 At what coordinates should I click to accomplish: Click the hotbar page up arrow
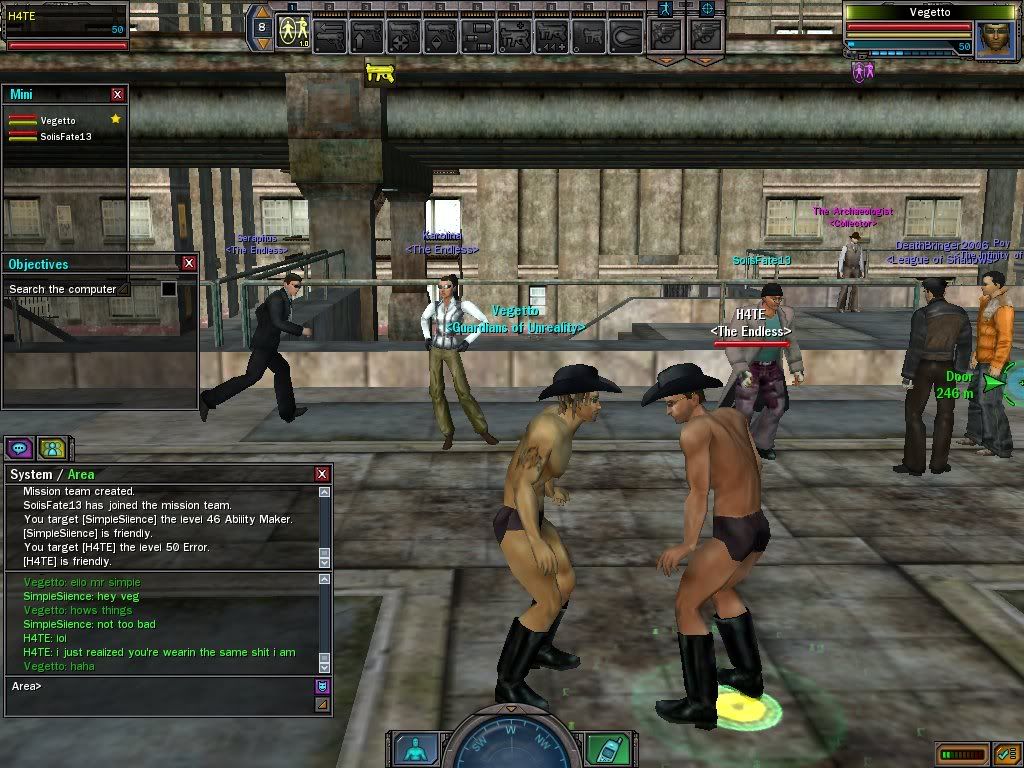[264, 16]
